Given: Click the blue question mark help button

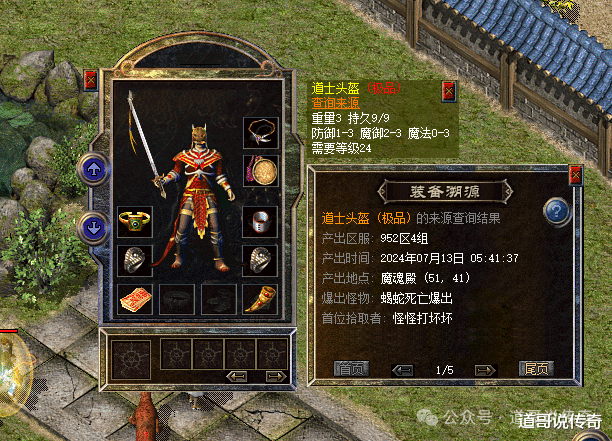Looking at the screenshot, I should coord(556,211).
